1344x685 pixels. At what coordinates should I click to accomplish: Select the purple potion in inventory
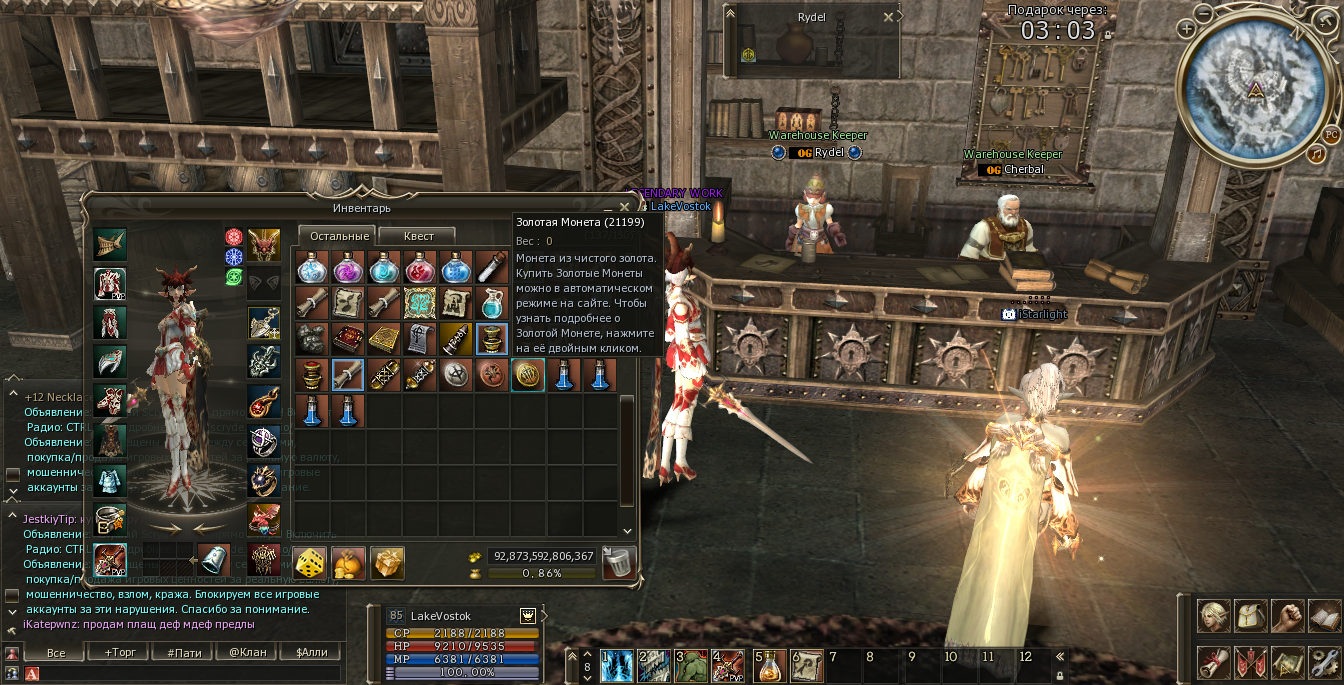coord(348,267)
